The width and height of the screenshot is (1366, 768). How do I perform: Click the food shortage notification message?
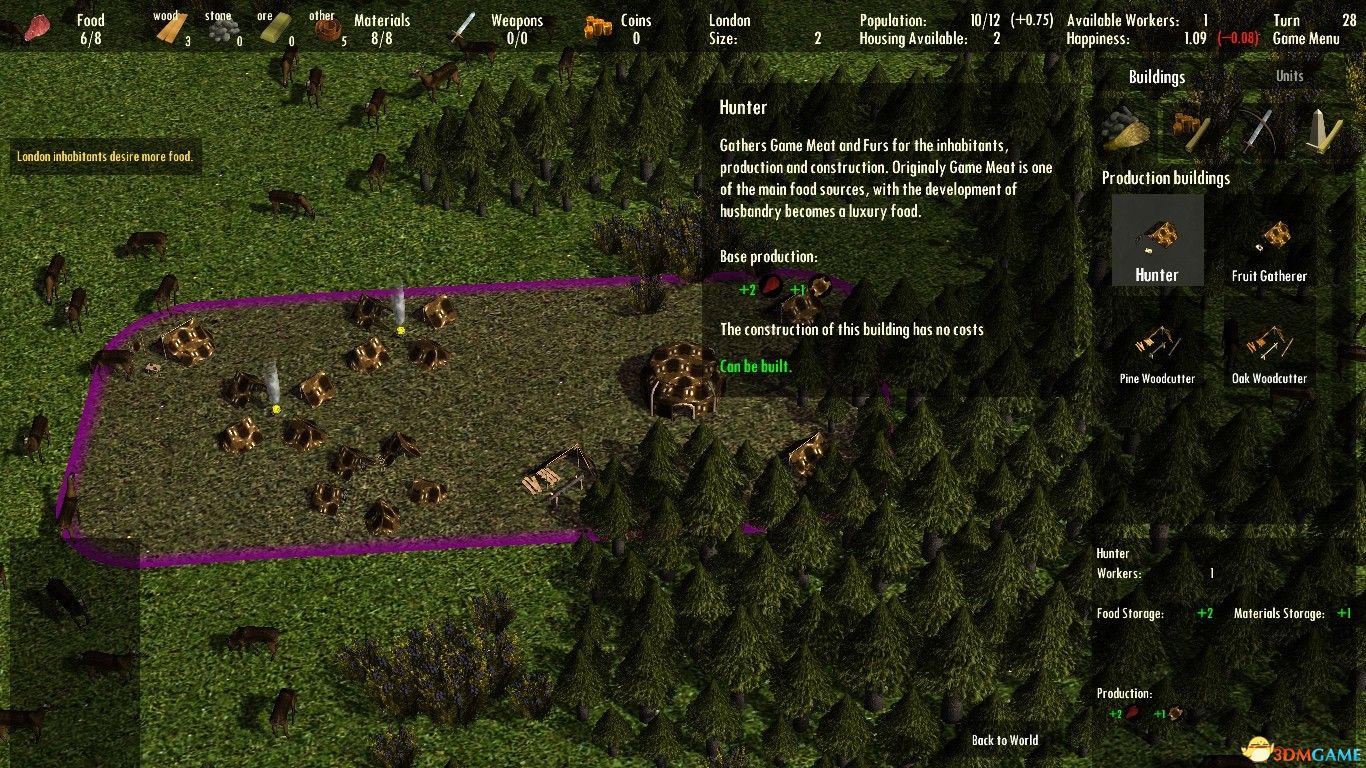pyautogui.click(x=105, y=156)
